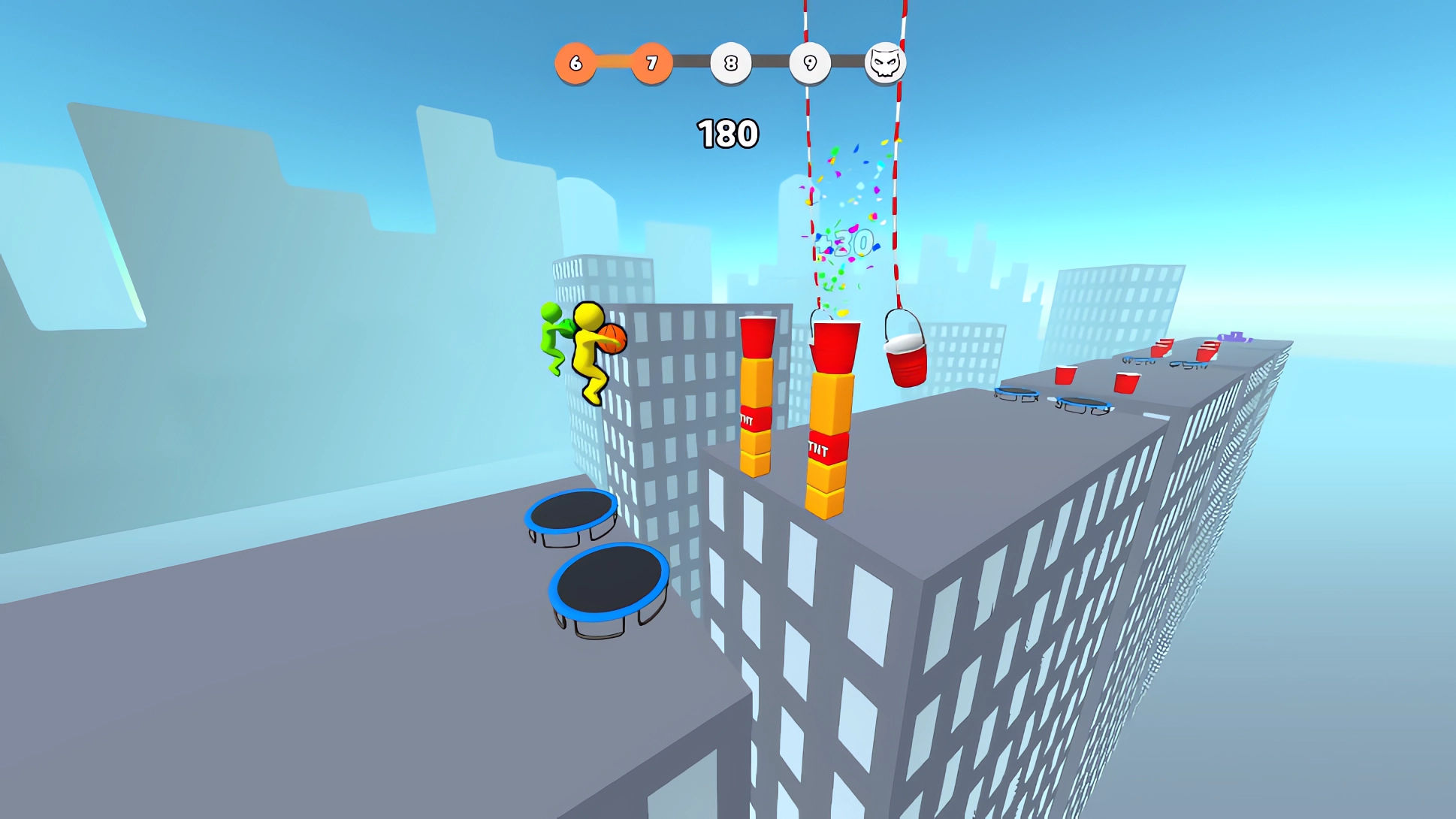The image size is (1456, 819).
Task: Select level node 6 on the progress bar
Action: pos(575,64)
